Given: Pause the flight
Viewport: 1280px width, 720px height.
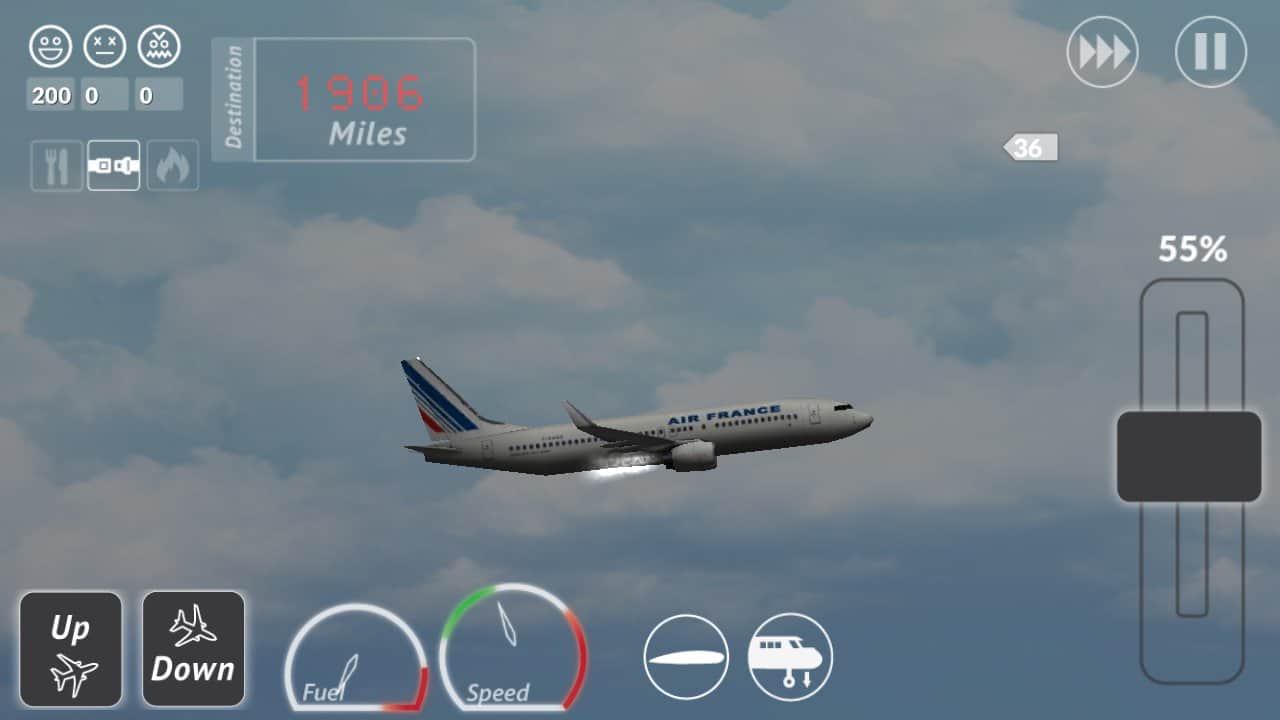Looking at the screenshot, I should click(x=1210, y=52).
